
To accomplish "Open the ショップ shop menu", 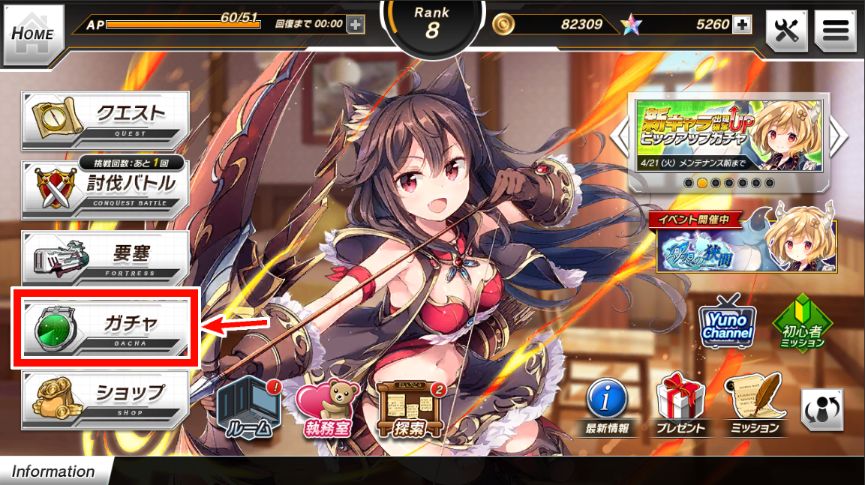I will [x=105, y=394].
